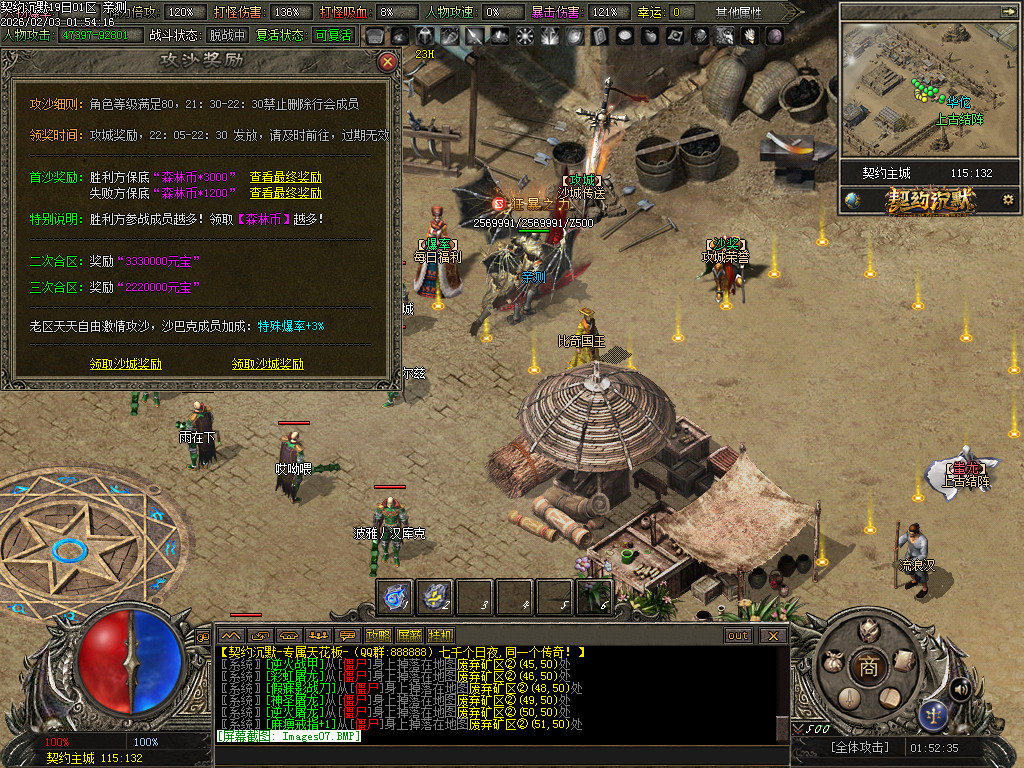This screenshot has width=1024, height=768.
Task: View 查看最终奖励 for the winning side
Action: coord(286,177)
